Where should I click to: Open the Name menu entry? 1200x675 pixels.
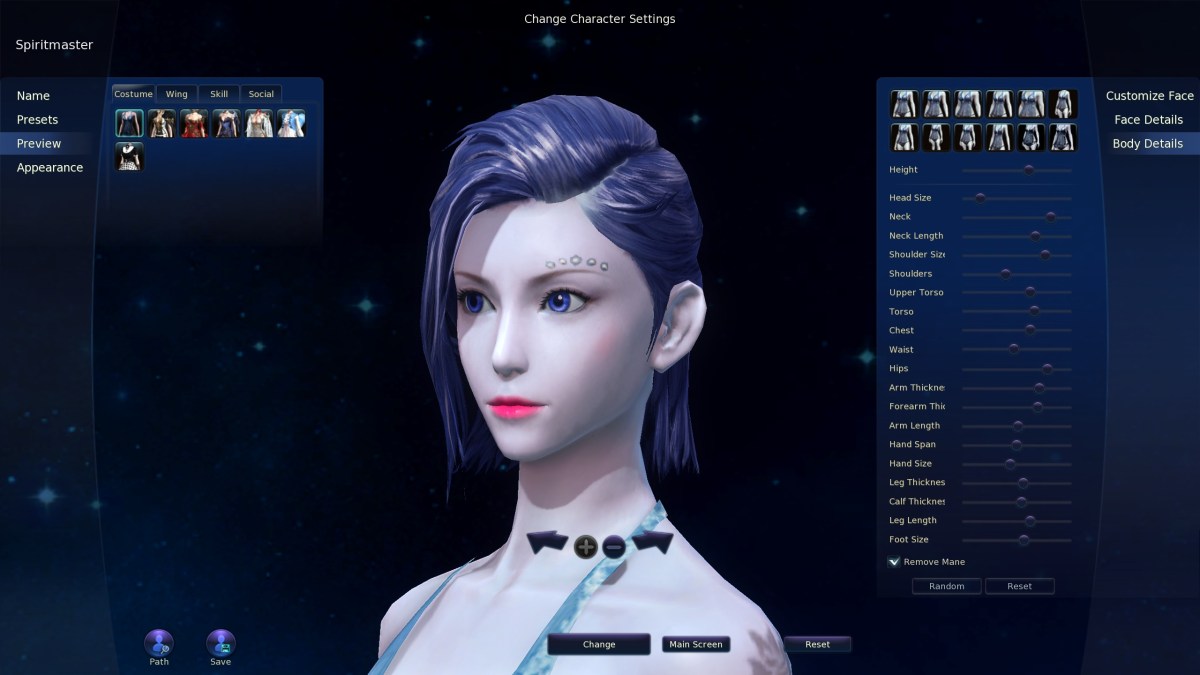[x=33, y=96]
